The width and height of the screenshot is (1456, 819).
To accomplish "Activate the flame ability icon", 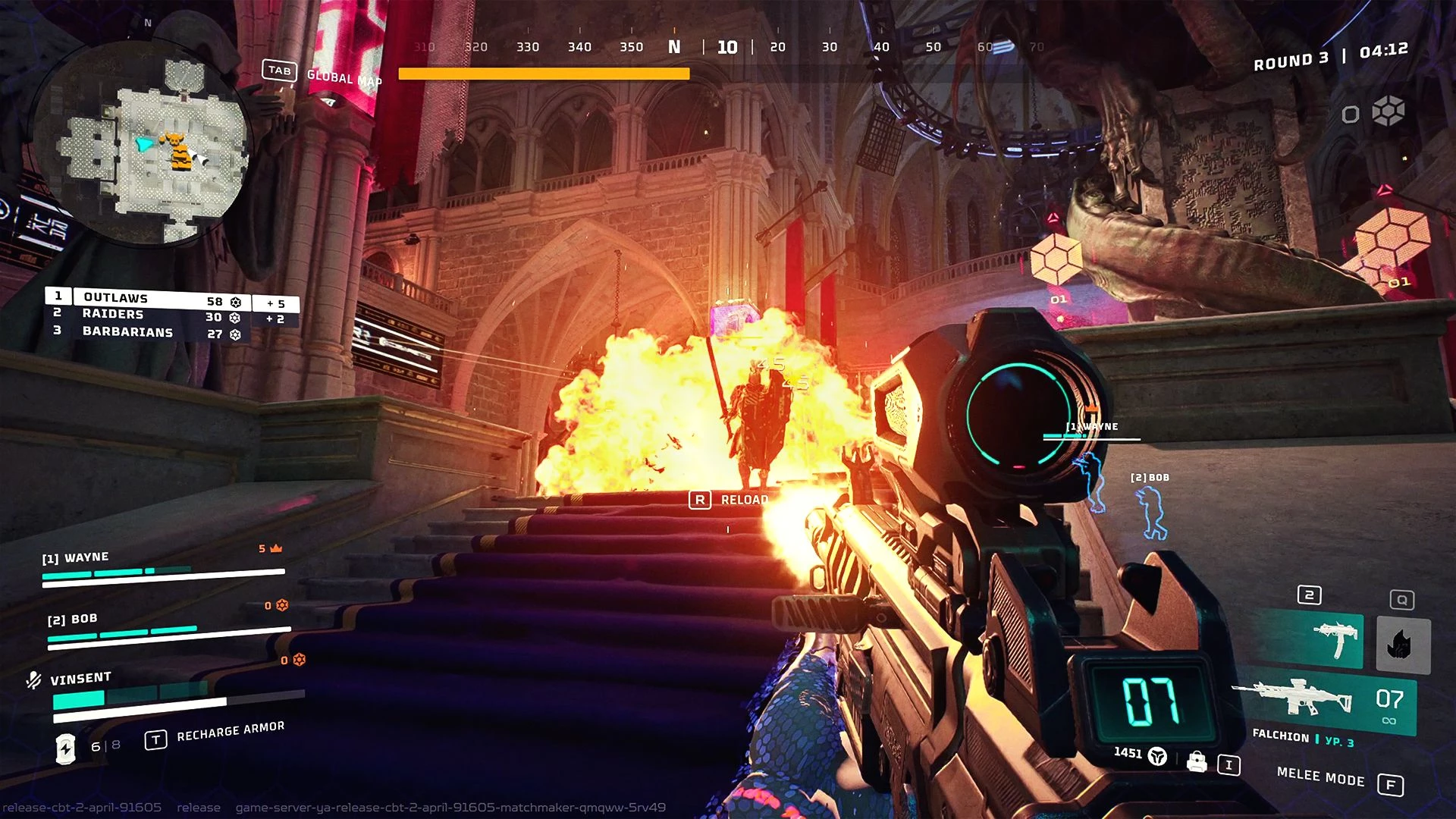I will click(1402, 645).
